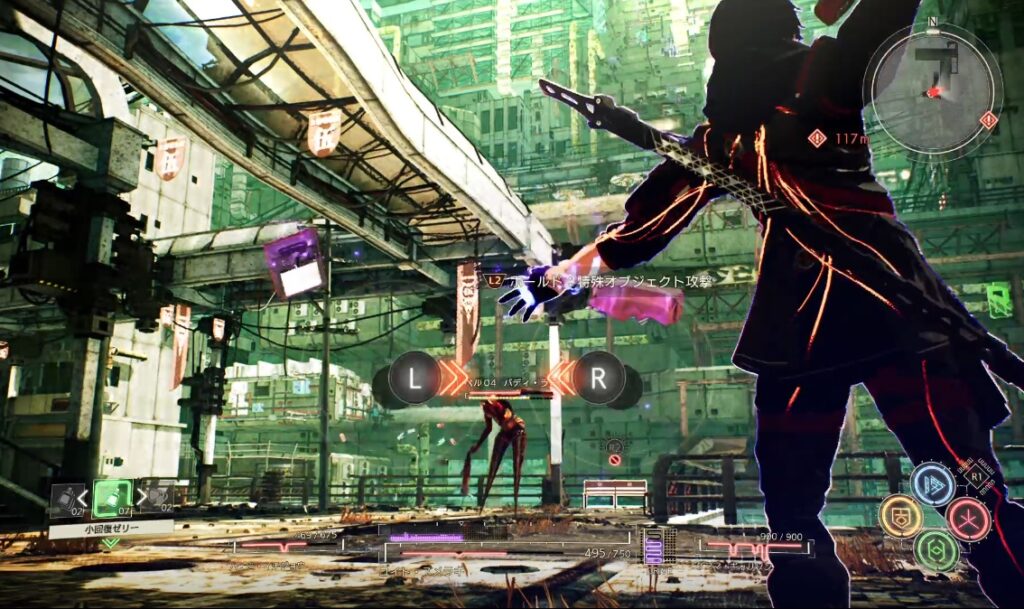Activate the blue triangle SAS ability

(x=933, y=485)
